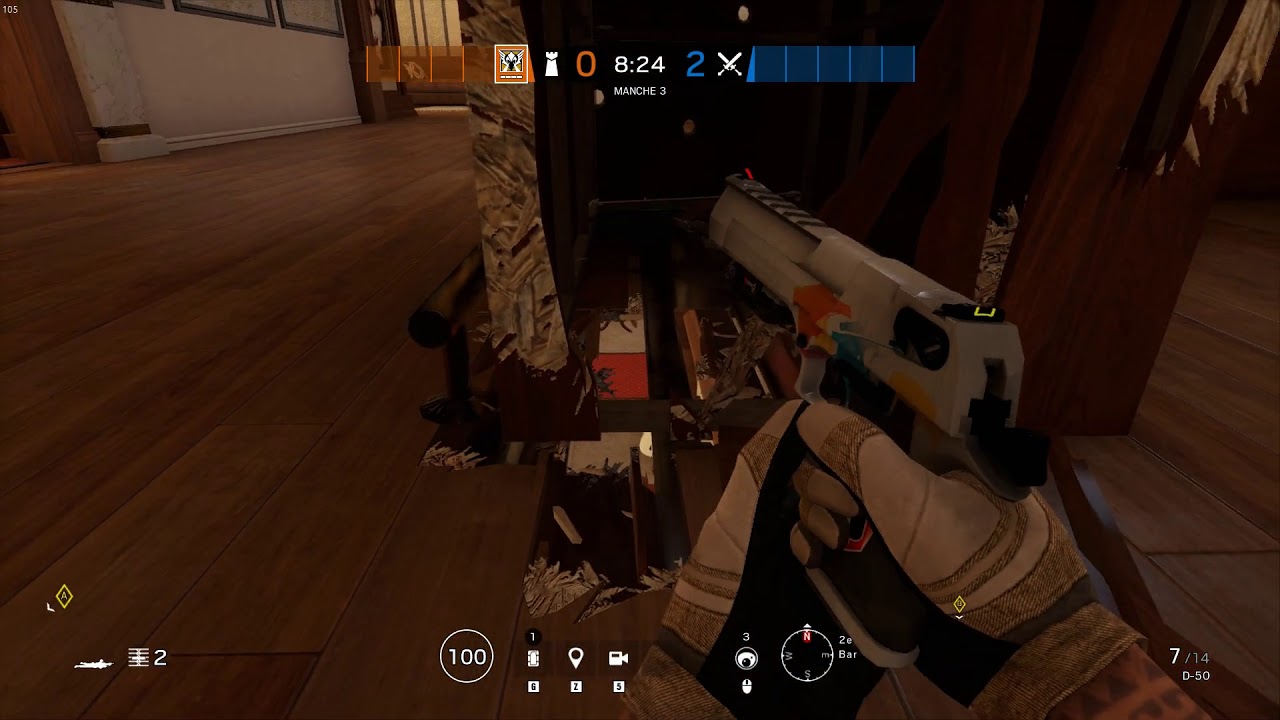Click the 100 health circle indicator
Image resolution: width=1280 pixels, height=720 pixels.
click(465, 656)
